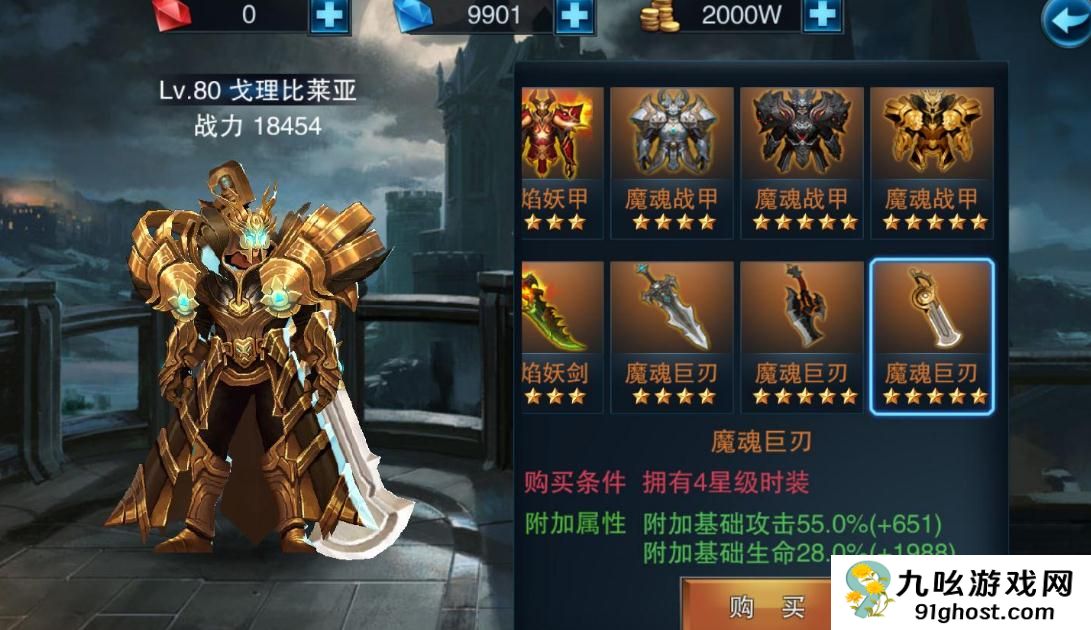Viewport: 1091px width, 630px height.
Task: Buy the item with the 购买 button
Action: coord(757,606)
